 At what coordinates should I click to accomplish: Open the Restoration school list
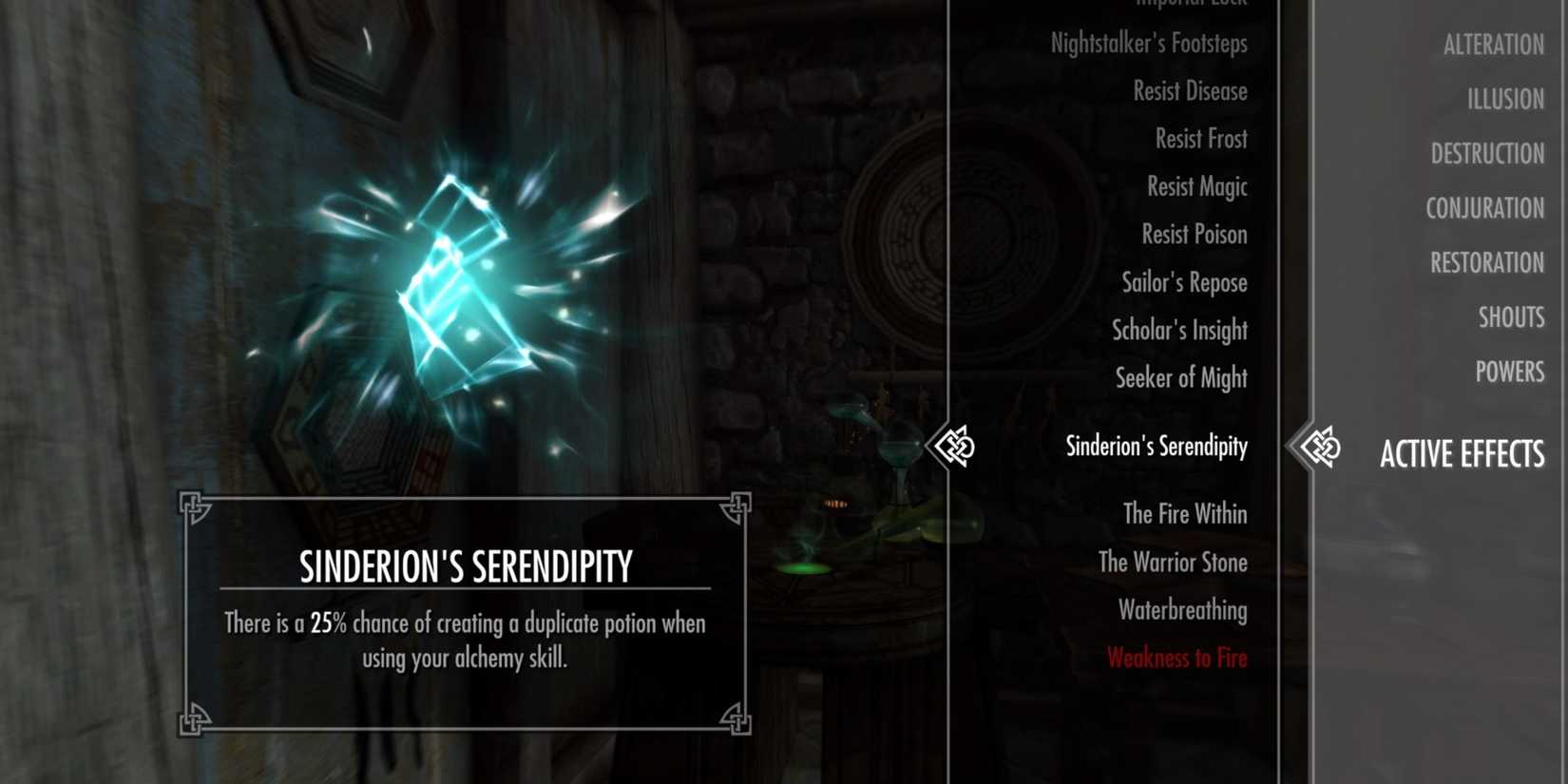pyautogui.click(x=1486, y=262)
